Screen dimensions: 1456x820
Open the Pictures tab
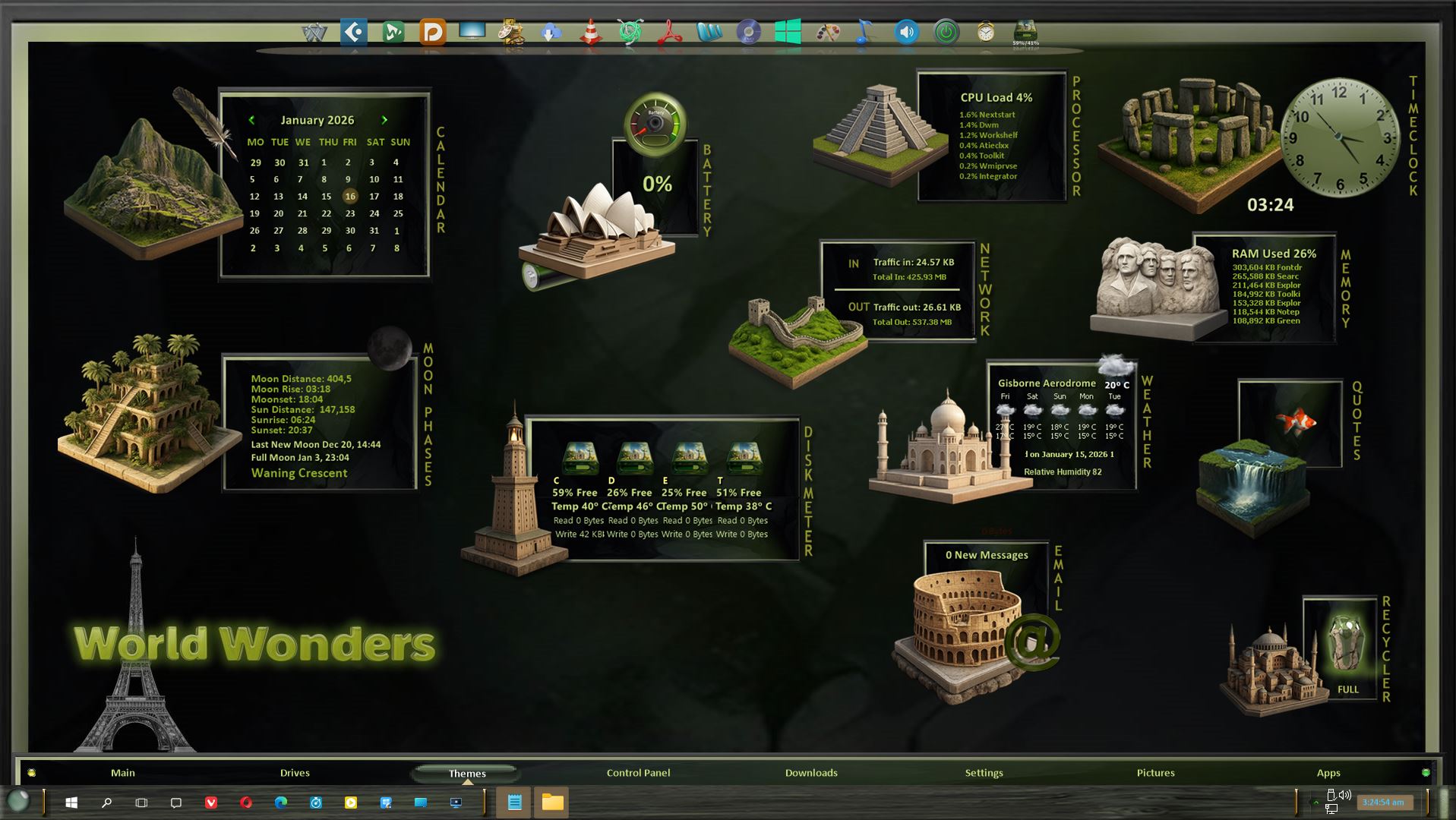pyautogui.click(x=1155, y=773)
